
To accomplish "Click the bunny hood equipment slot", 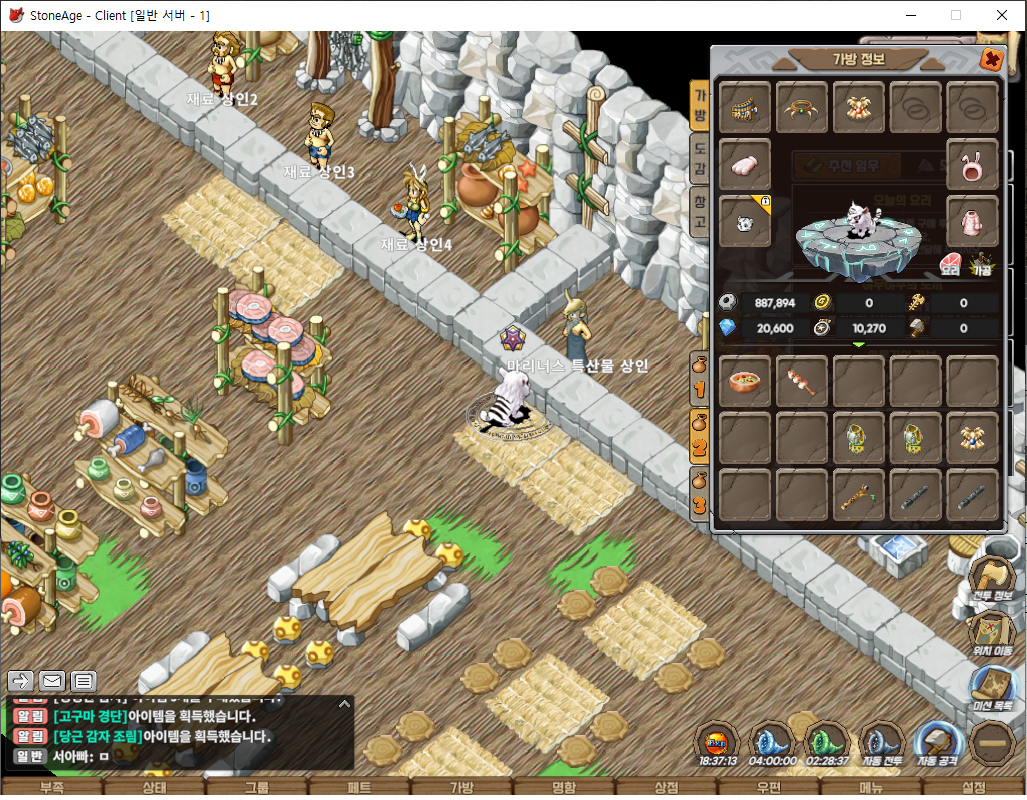I will (x=973, y=165).
